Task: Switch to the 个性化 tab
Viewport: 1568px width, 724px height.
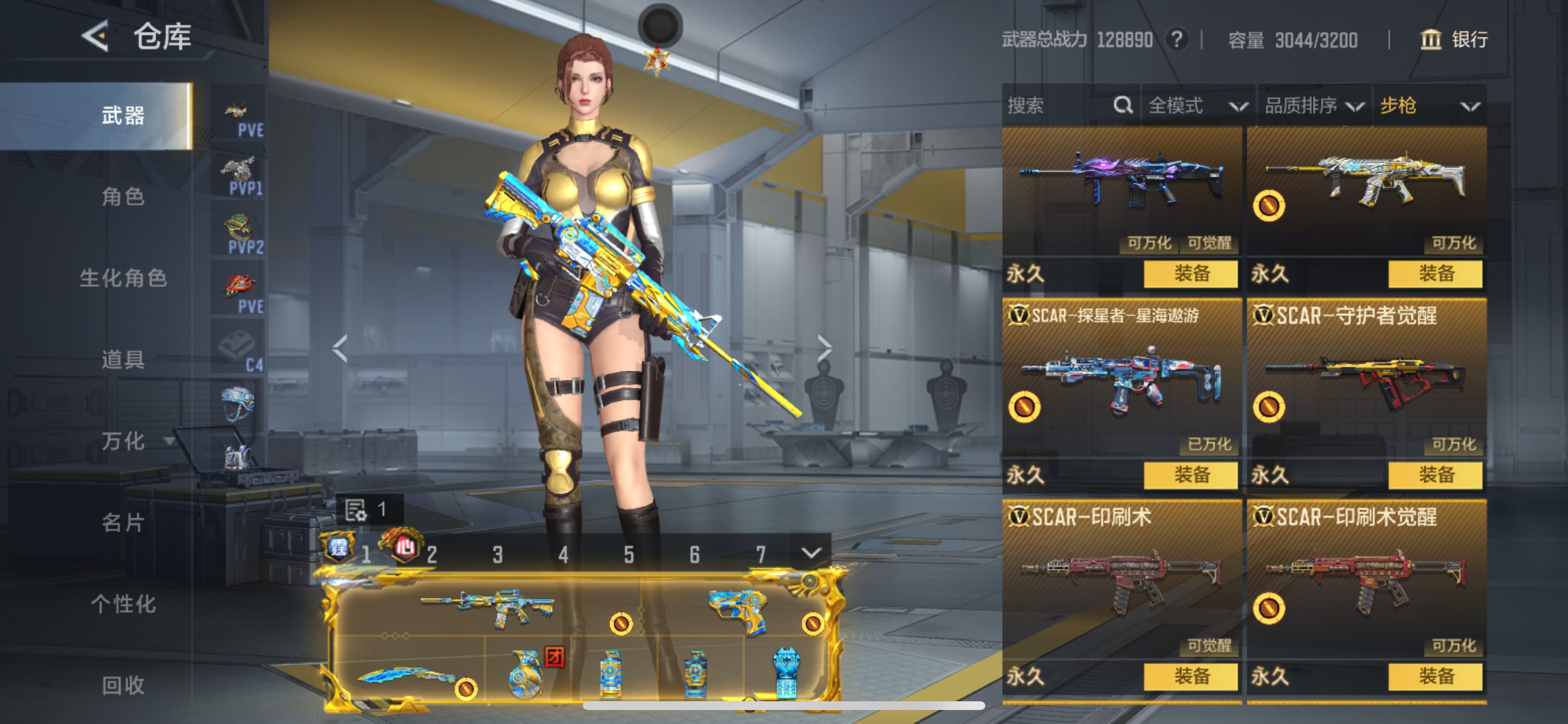Action: point(123,604)
